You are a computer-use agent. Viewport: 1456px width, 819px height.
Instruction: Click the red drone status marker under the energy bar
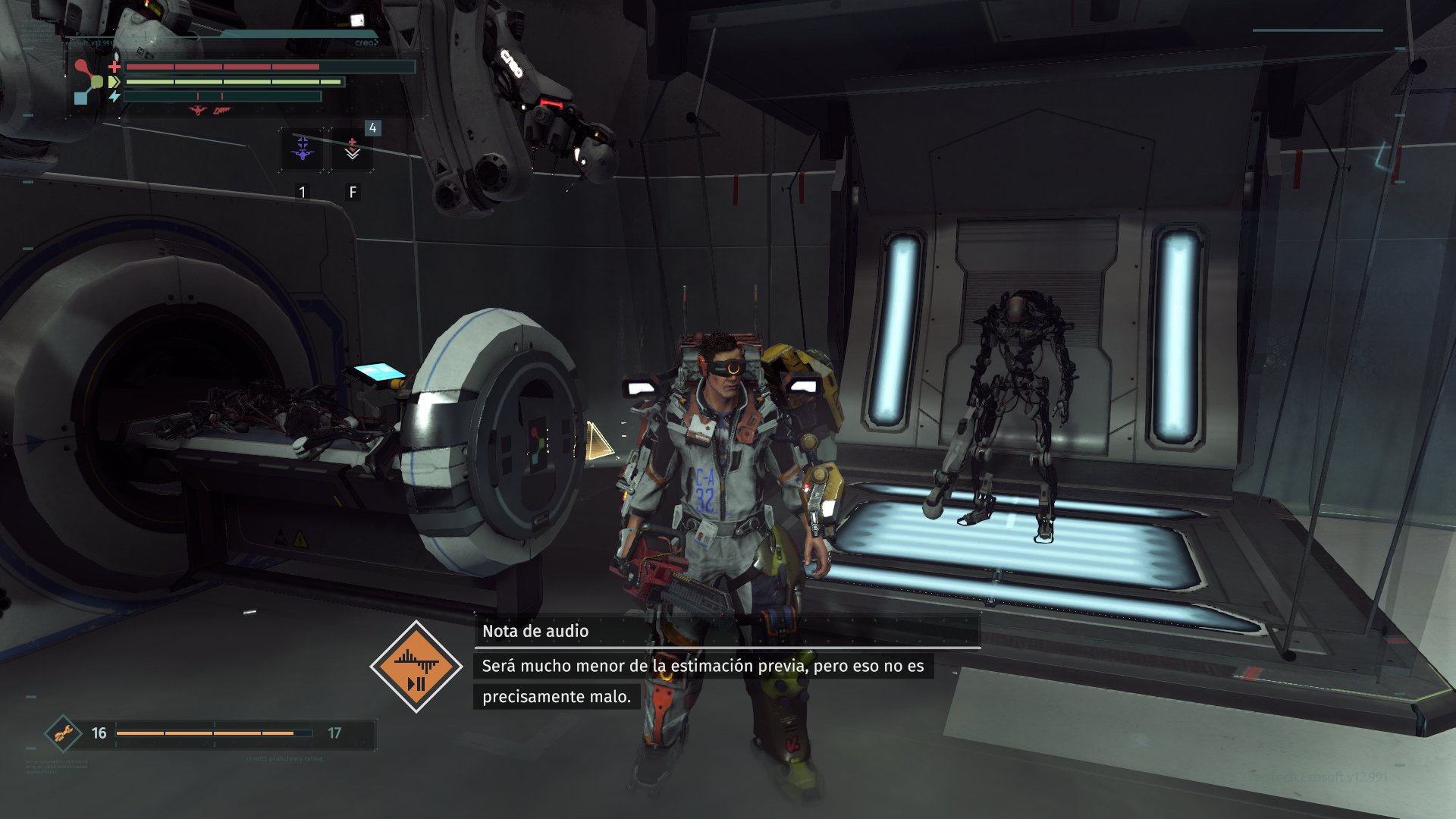coord(198,111)
